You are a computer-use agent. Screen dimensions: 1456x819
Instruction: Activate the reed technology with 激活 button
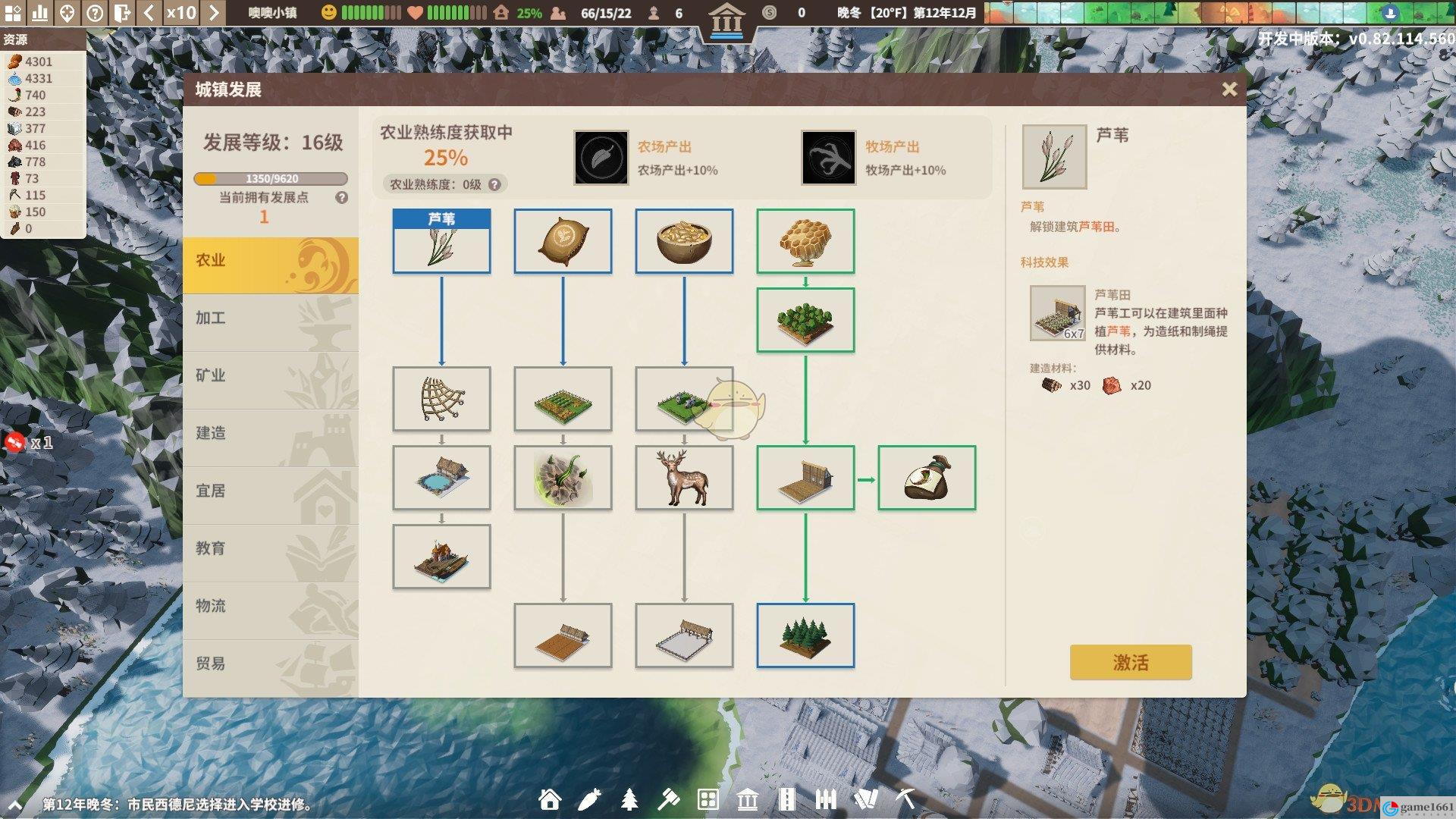[x=1130, y=662]
